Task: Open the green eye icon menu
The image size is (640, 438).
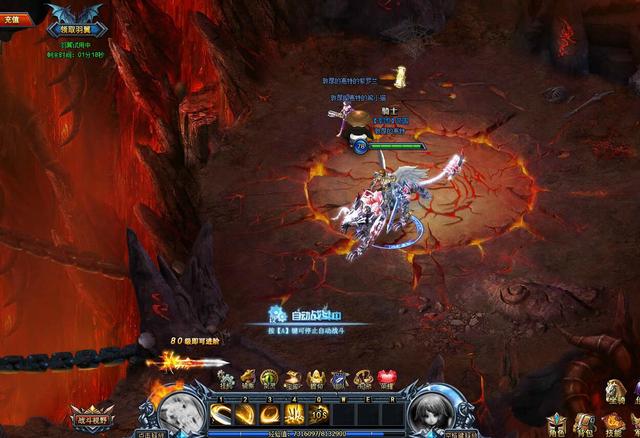Action: tap(268, 379)
